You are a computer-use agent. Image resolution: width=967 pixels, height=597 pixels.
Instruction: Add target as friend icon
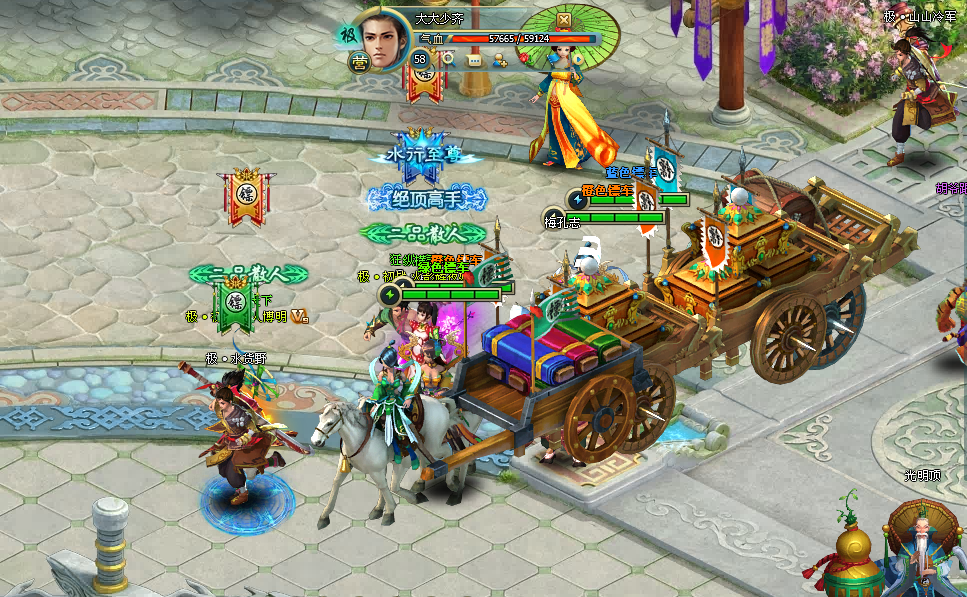[x=499, y=60]
